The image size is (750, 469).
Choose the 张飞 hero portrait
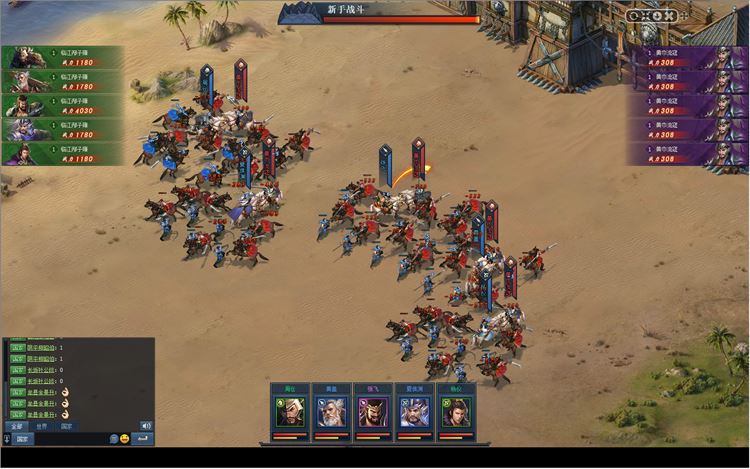373,412
